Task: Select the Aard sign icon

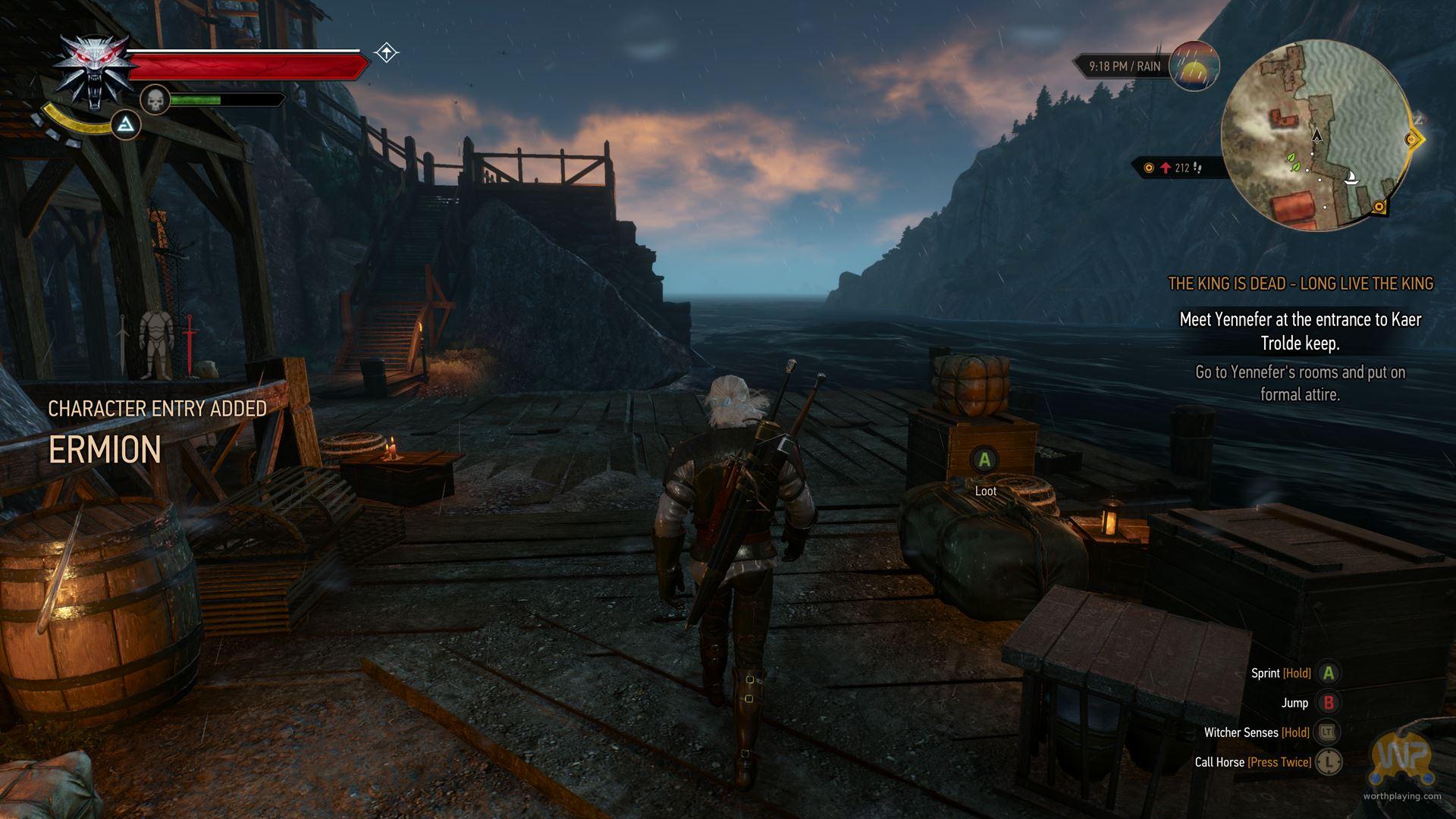Action: [127, 125]
